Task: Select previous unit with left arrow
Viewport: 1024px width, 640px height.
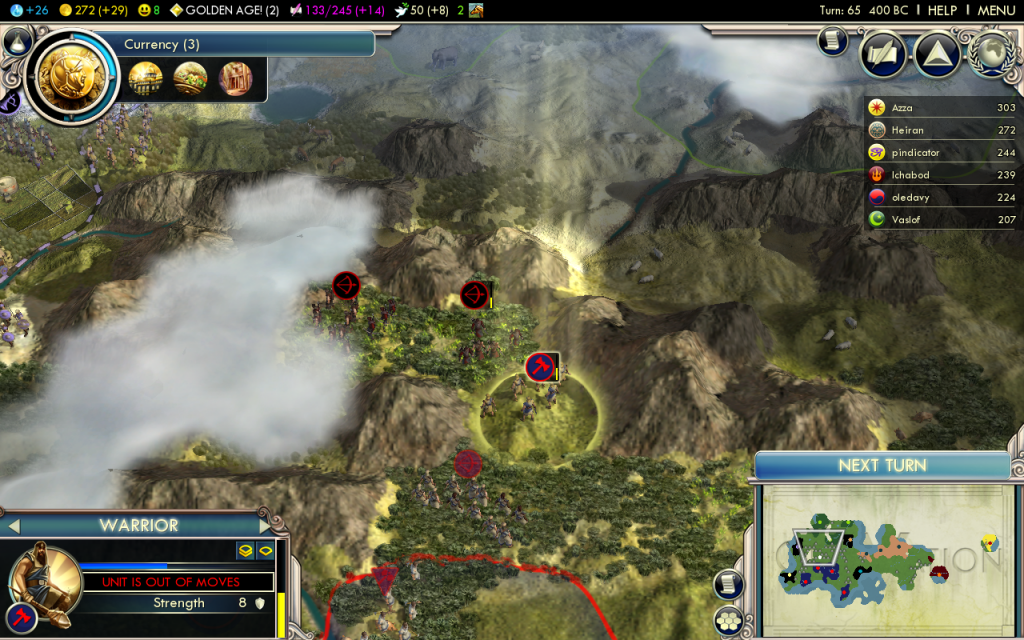Action: pos(14,525)
